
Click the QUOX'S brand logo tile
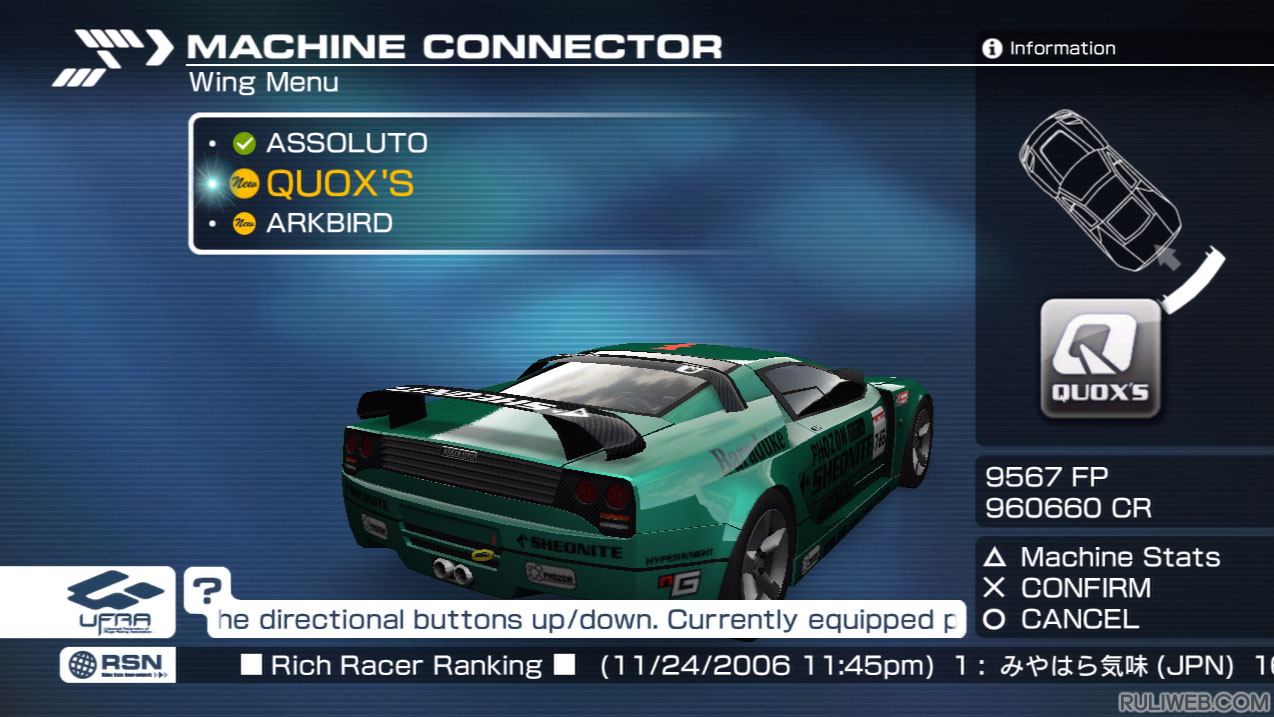click(1100, 360)
